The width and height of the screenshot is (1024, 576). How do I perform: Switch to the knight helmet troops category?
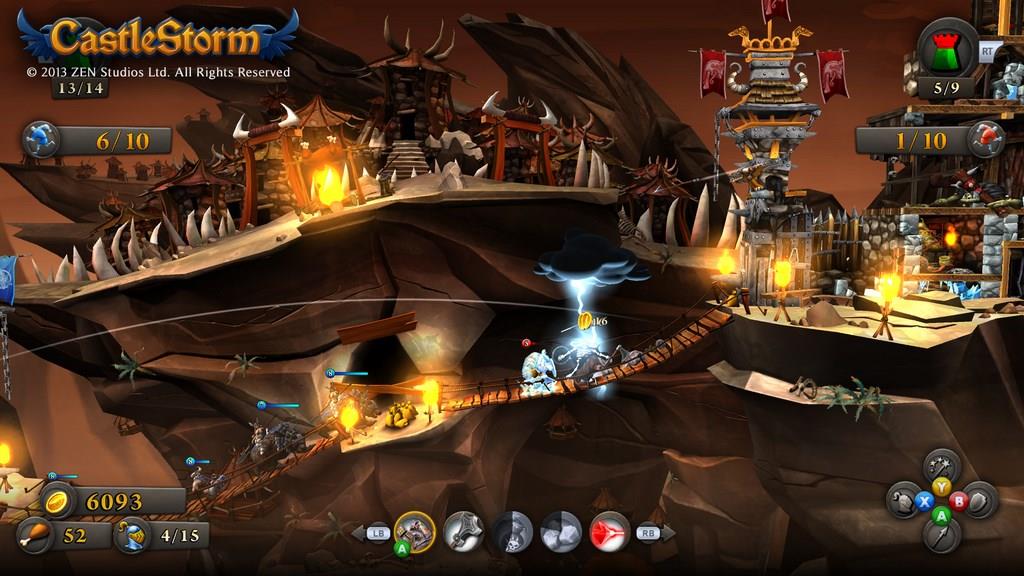(904, 500)
